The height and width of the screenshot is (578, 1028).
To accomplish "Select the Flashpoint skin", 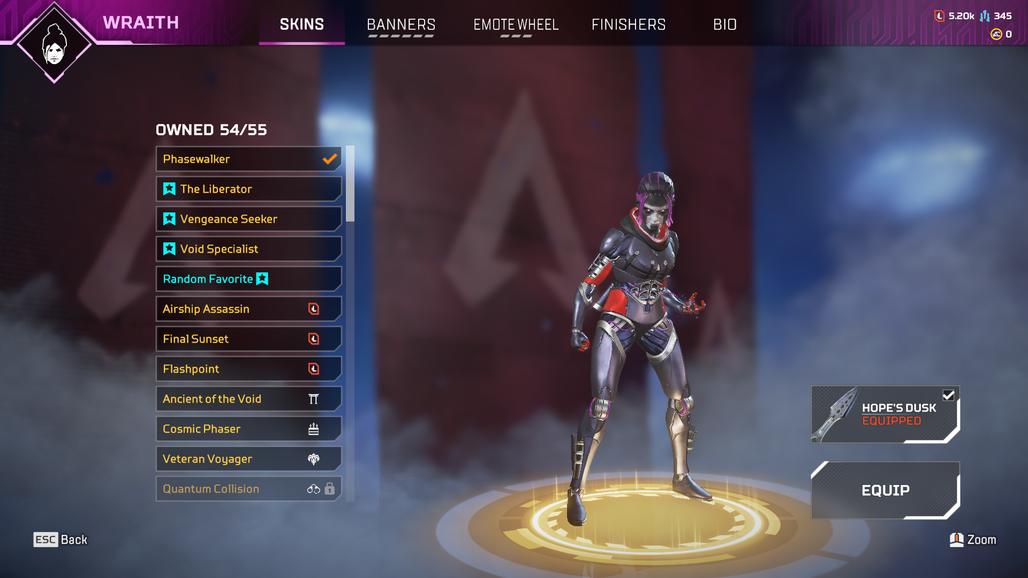I will tap(248, 369).
